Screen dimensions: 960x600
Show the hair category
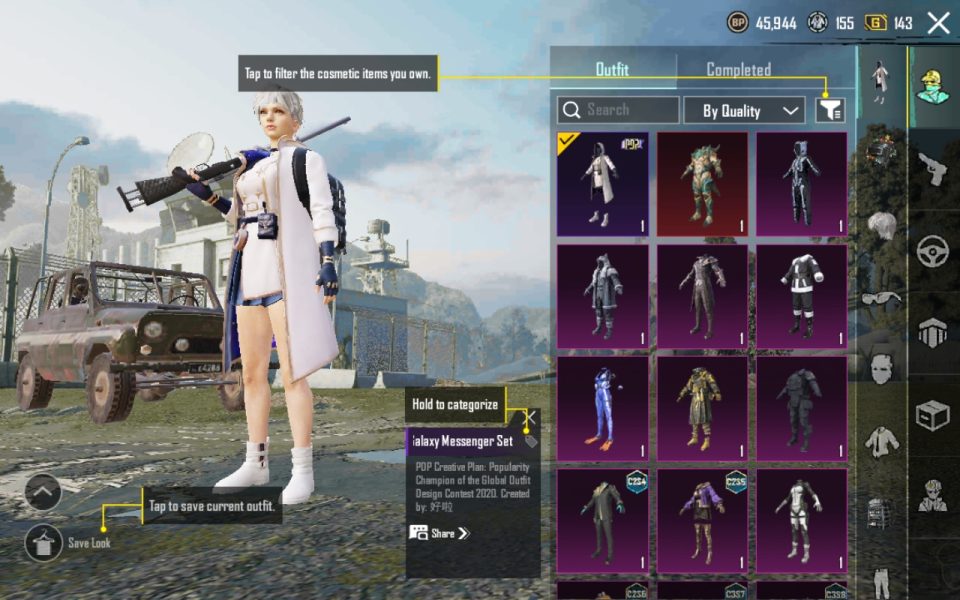[x=880, y=225]
